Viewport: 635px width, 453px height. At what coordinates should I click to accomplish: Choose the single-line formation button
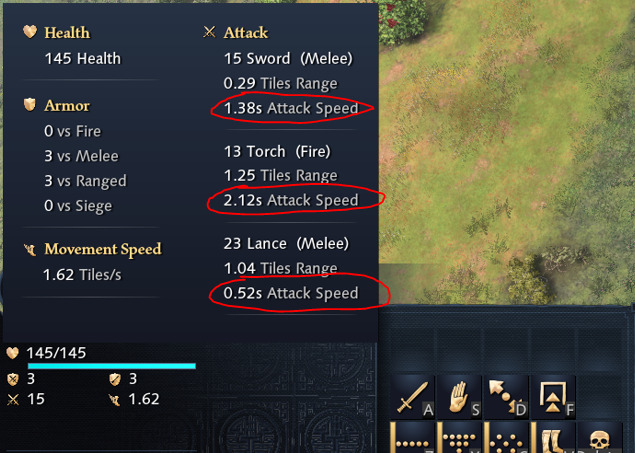pyautogui.click(x=412, y=439)
